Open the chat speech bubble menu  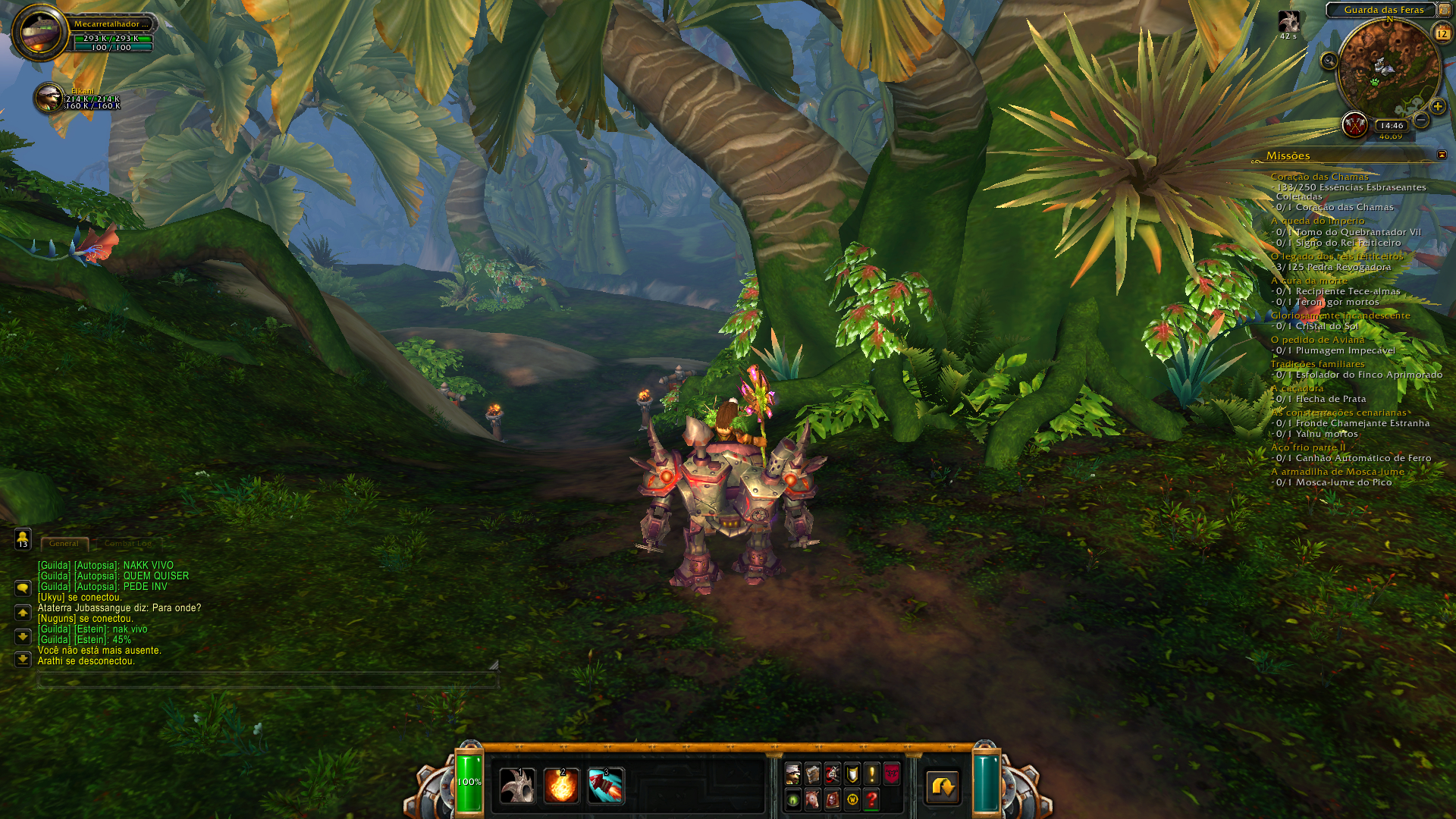[23, 588]
